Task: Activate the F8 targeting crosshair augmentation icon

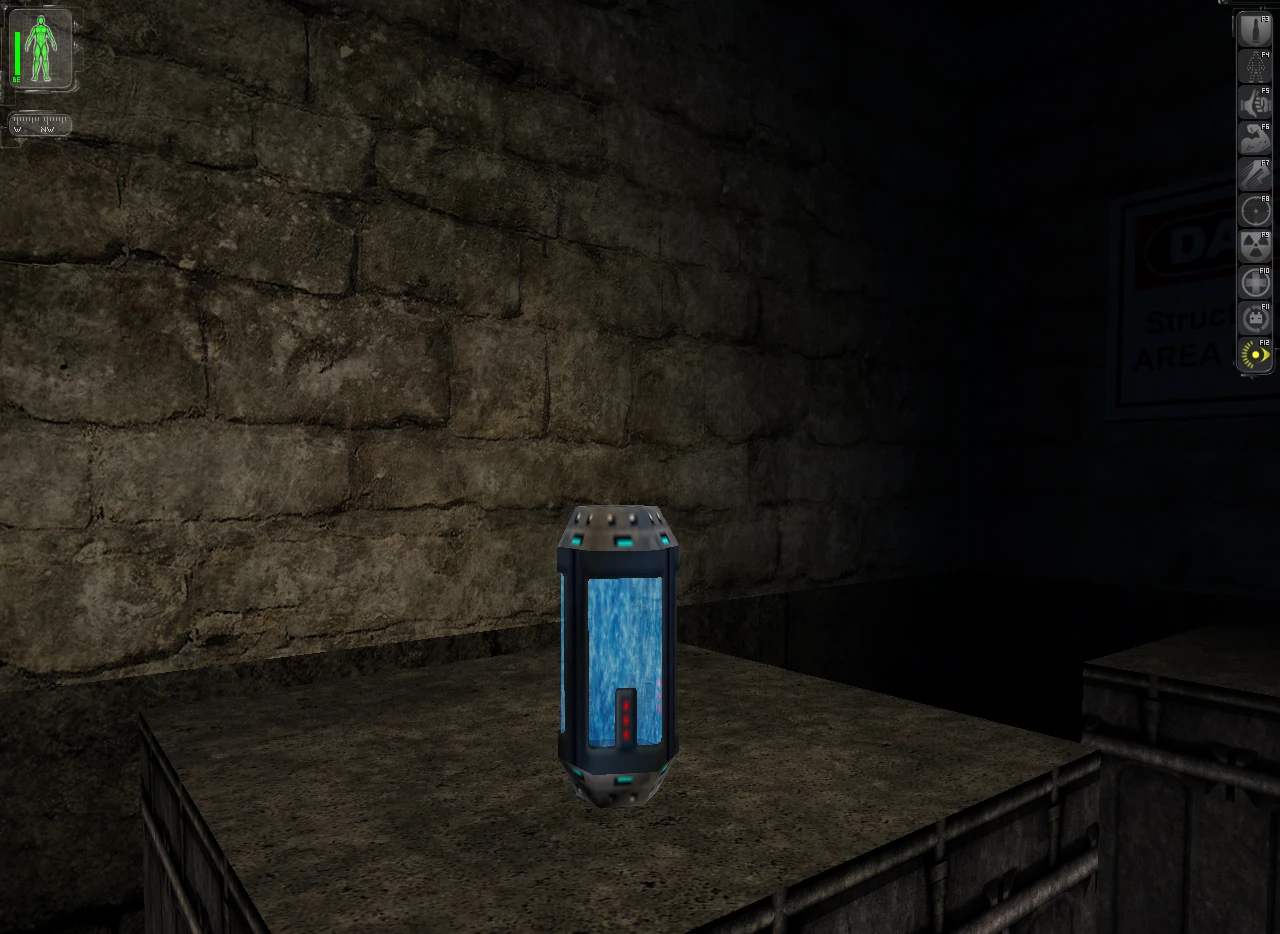Action: 1255,210
